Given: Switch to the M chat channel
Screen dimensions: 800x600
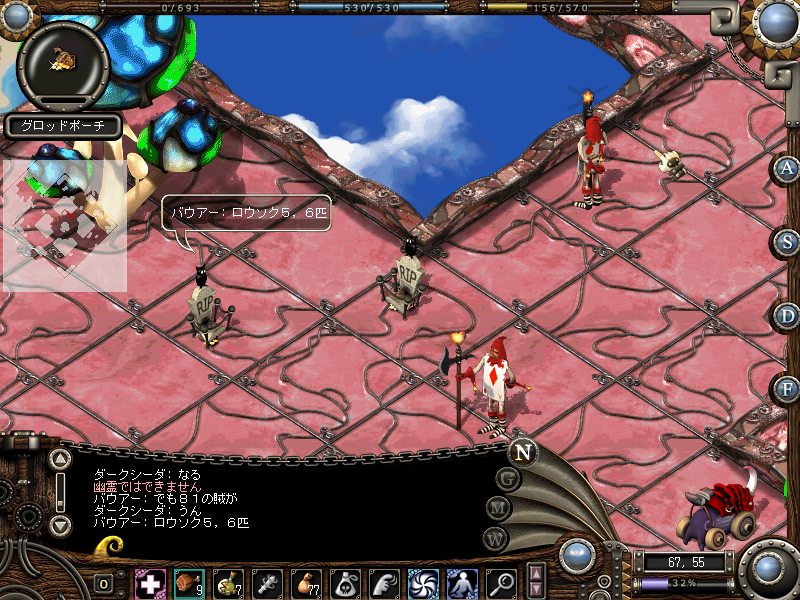Looking at the screenshot, I should 497,508.
